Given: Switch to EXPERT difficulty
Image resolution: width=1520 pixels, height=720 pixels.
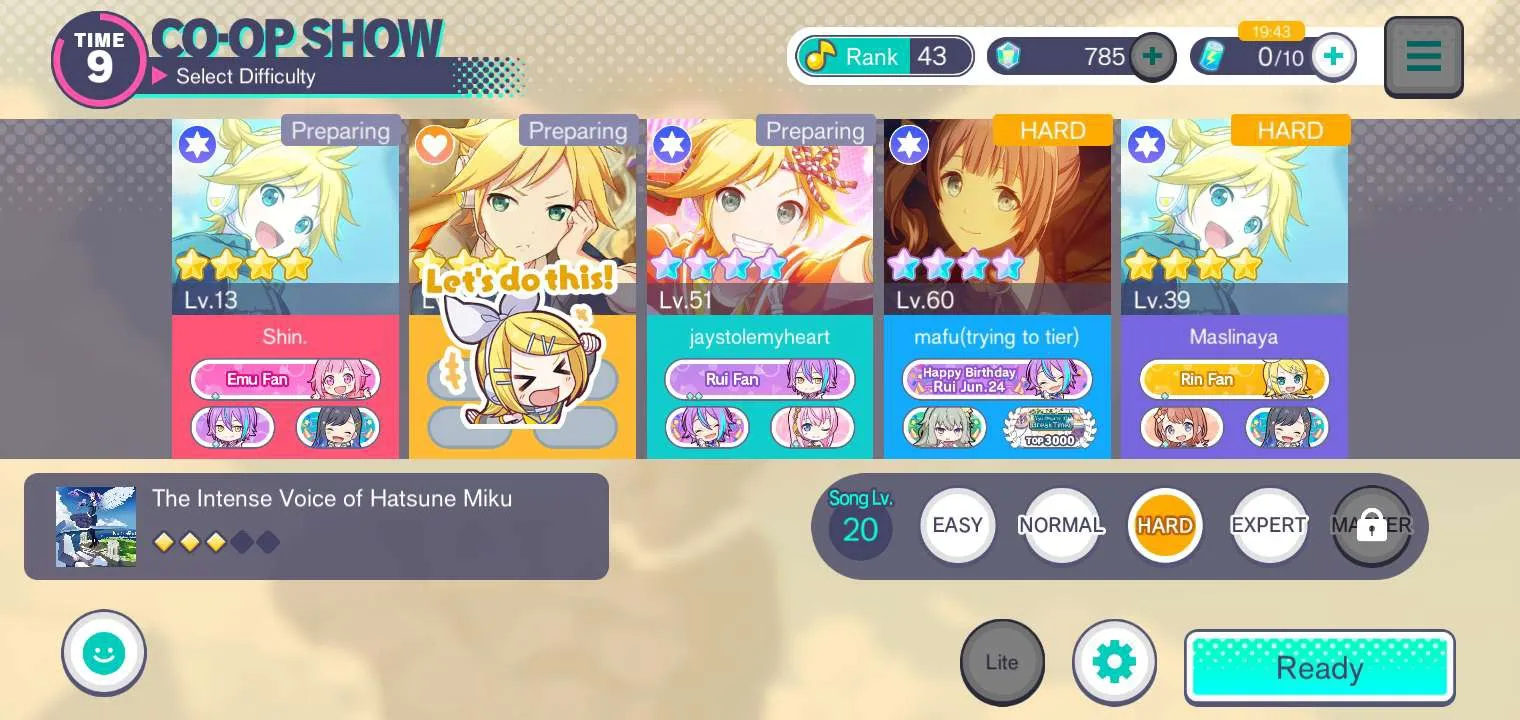Looking at the screenshot, I should coord(1268,526).
